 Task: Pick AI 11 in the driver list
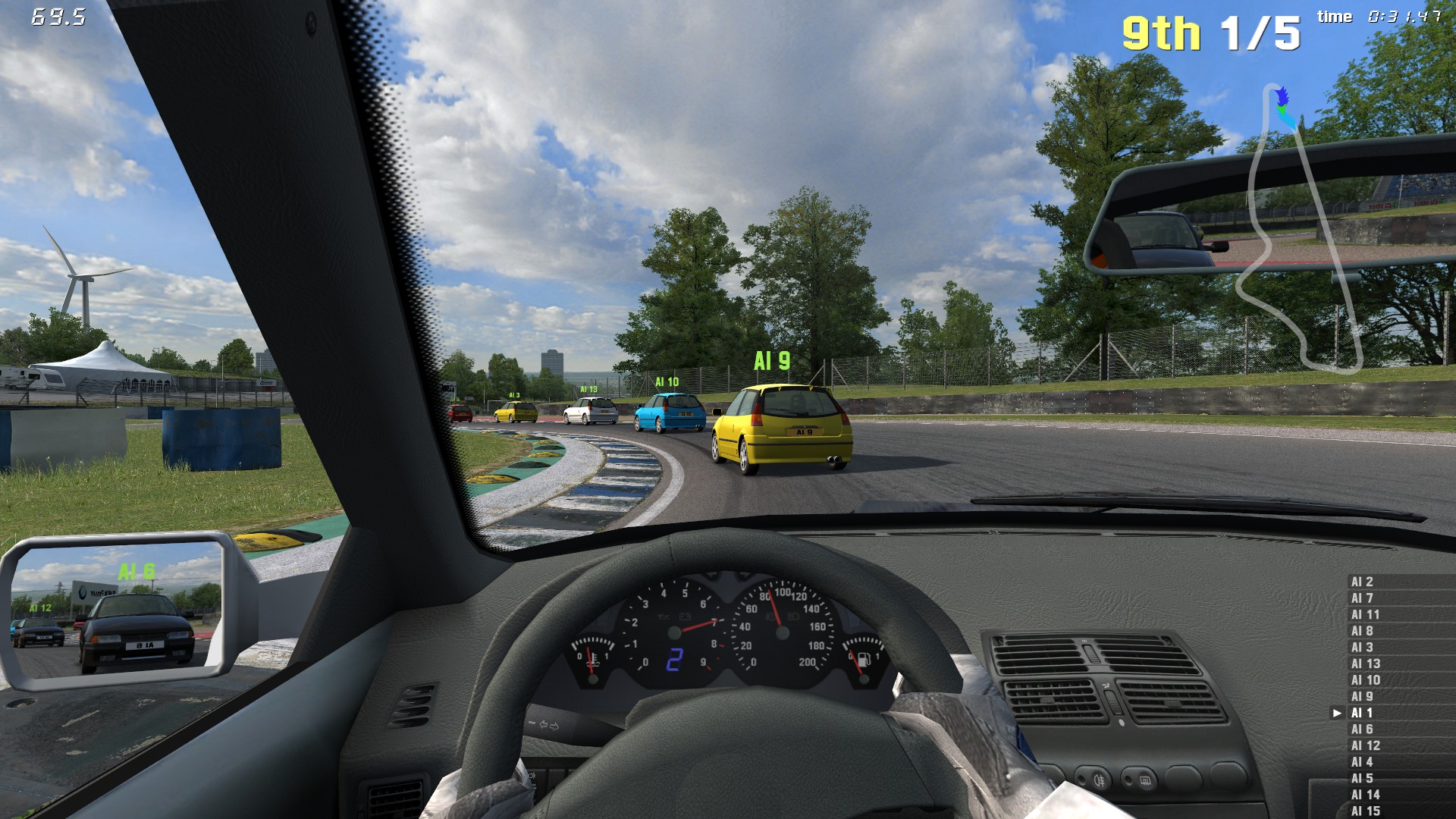pyautogui.click(x=1366, y=615)
